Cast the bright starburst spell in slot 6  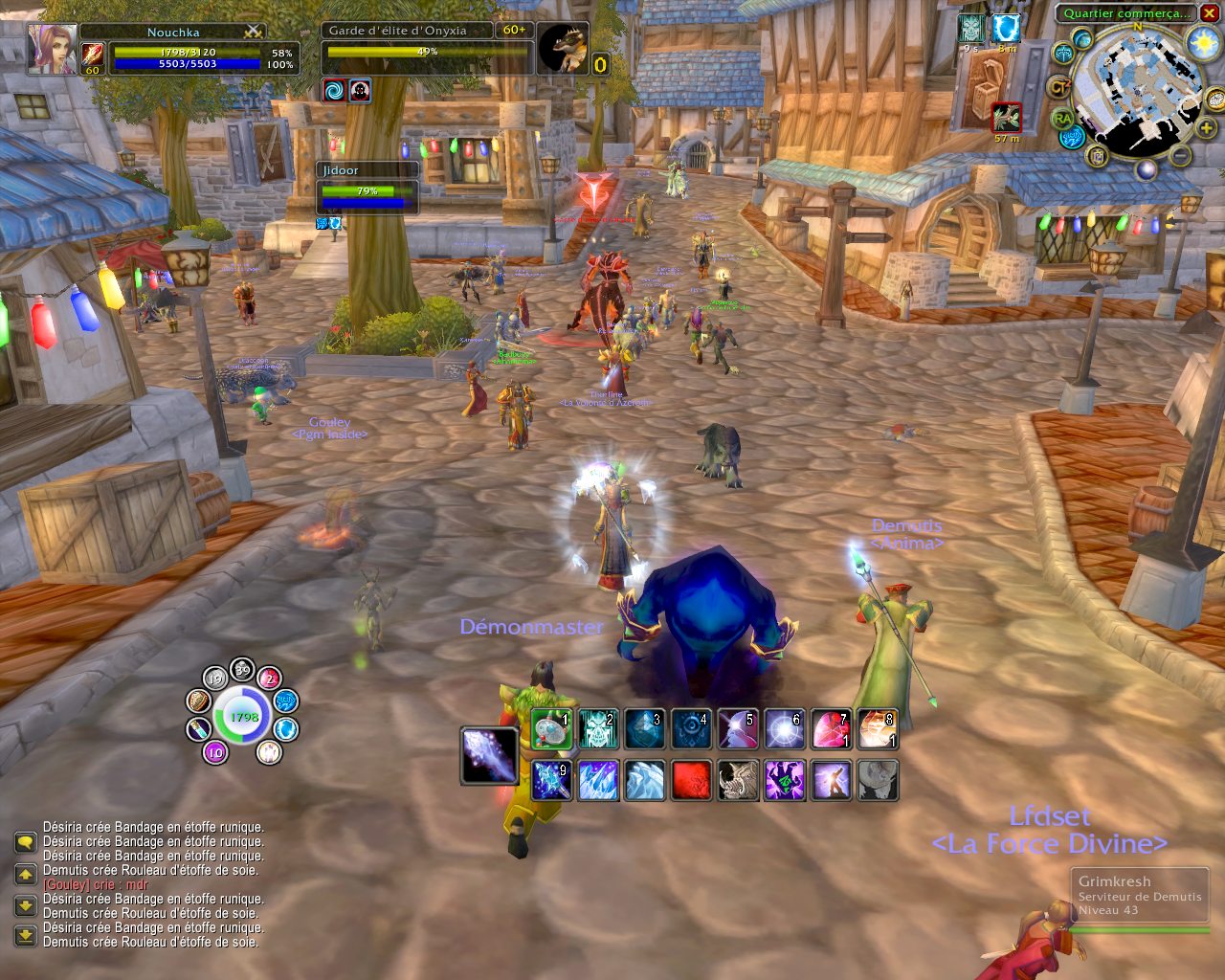784,729
